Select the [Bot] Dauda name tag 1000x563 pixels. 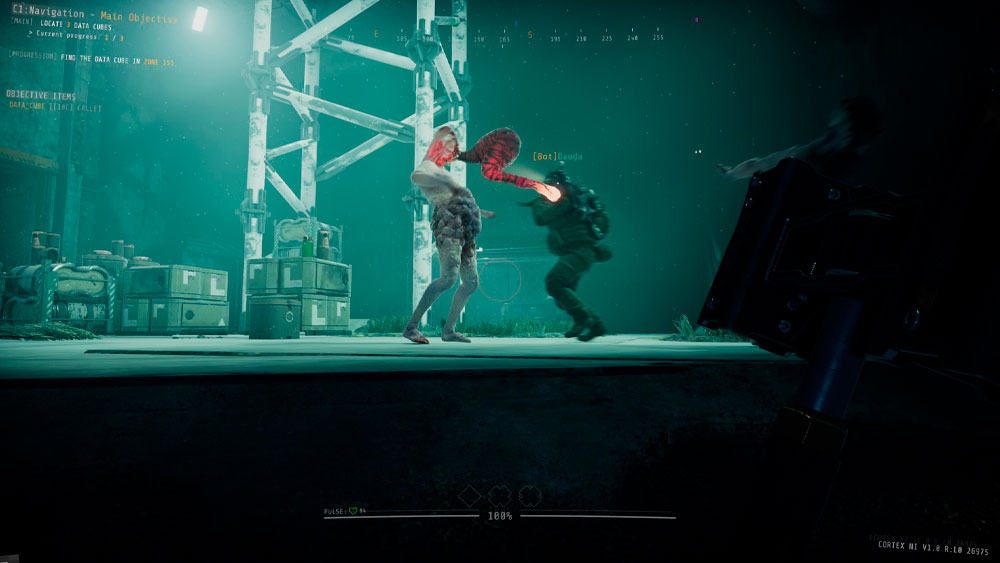tap(557, 157)
